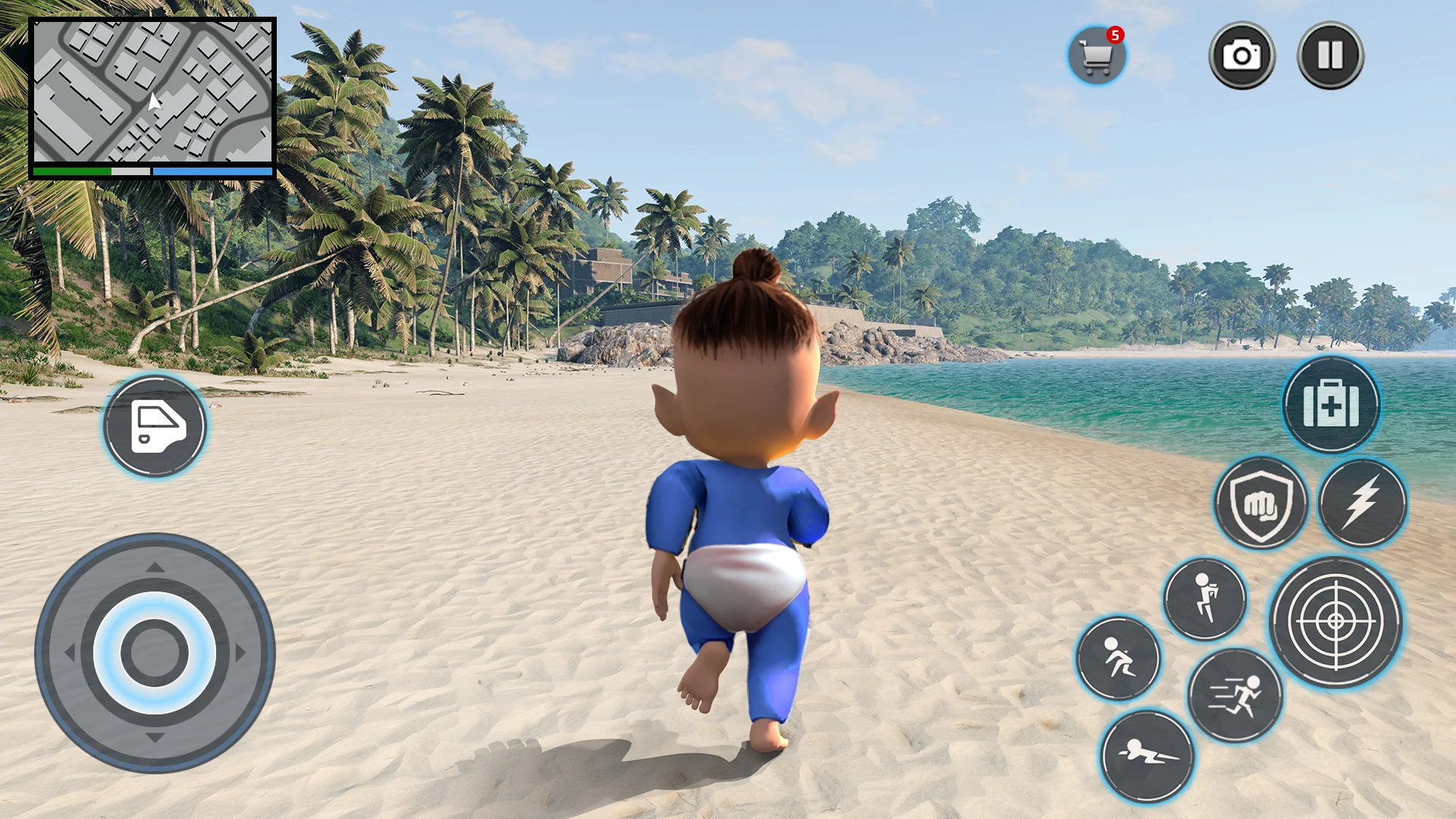Screen dimensions: 1456x819
Task: Tap the crawl prone-figure button
Action: [1147, 755]
